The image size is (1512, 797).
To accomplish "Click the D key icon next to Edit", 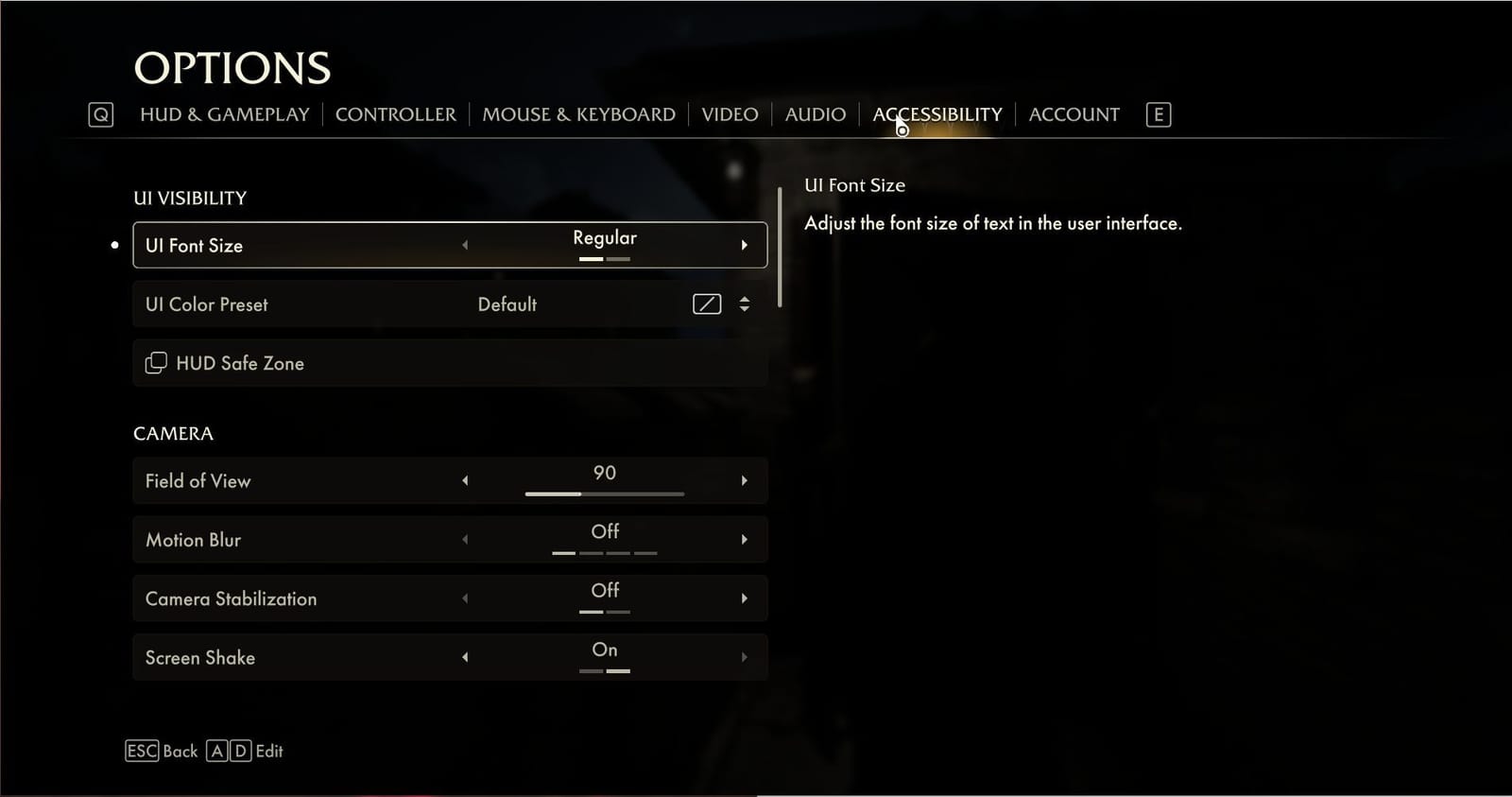I will point(239,751).
